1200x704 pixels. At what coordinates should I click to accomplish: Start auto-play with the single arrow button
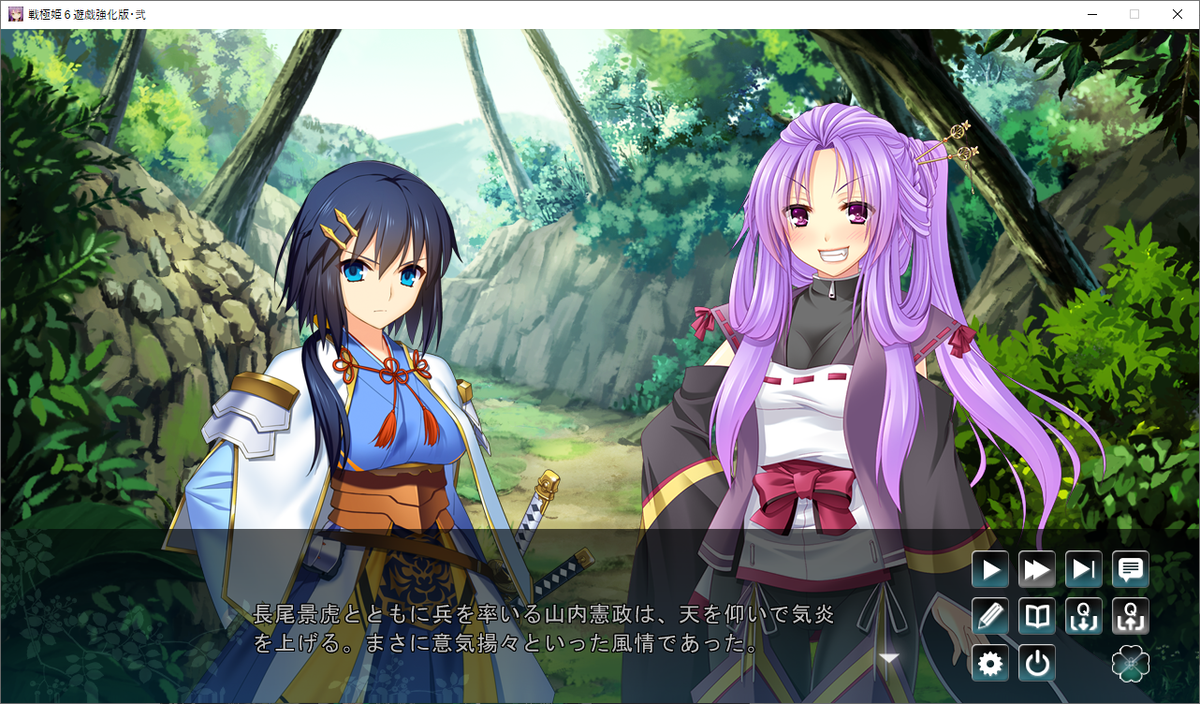(x=990, y=570)
